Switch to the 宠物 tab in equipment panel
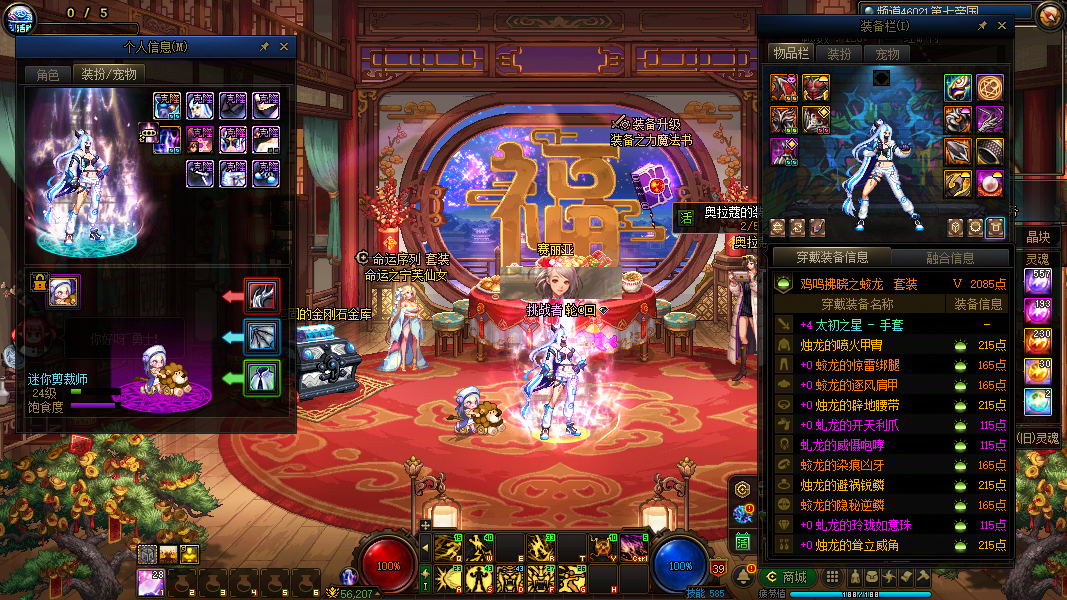 click(887, 54)
